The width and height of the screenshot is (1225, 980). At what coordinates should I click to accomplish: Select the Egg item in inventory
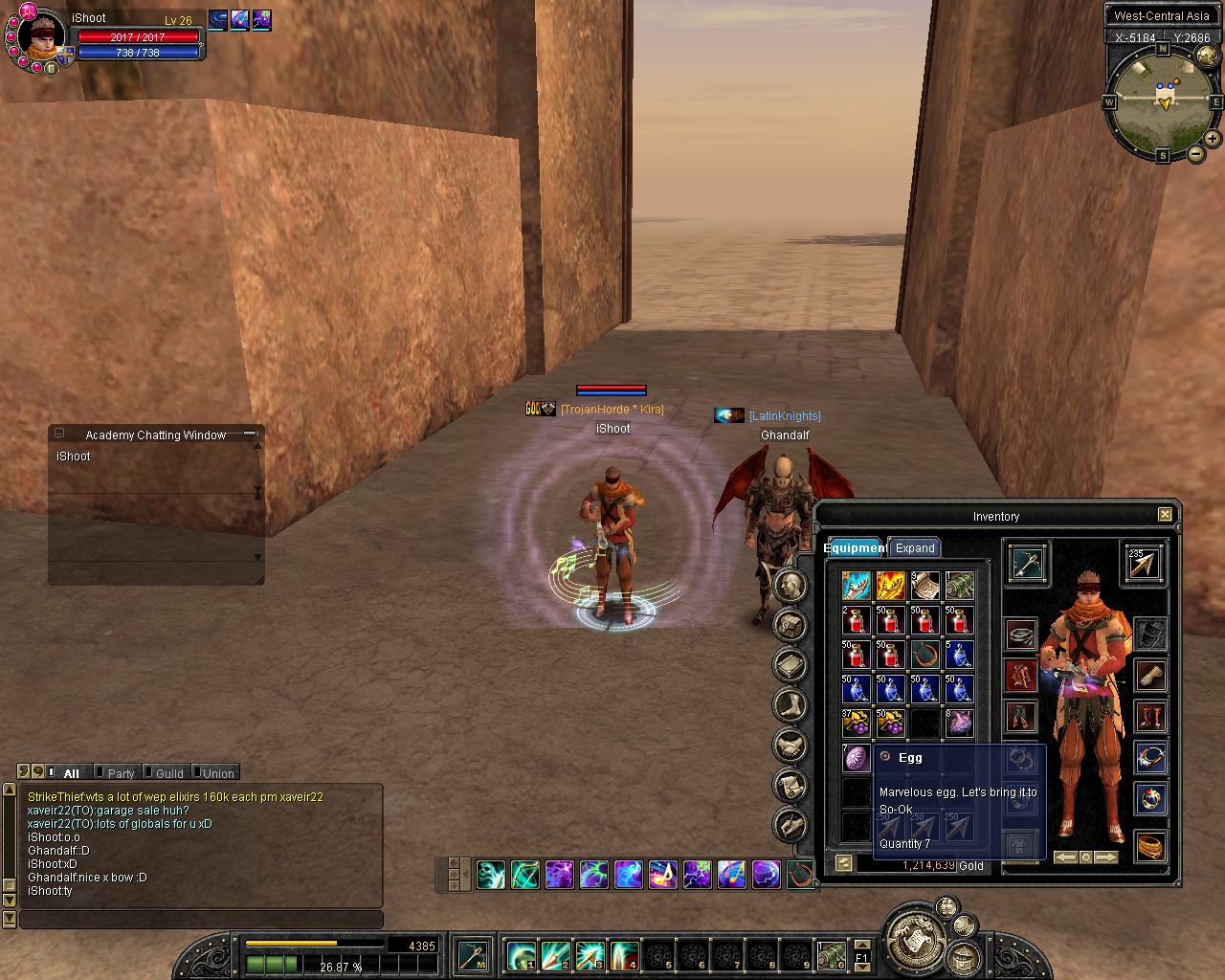point(856,758)
